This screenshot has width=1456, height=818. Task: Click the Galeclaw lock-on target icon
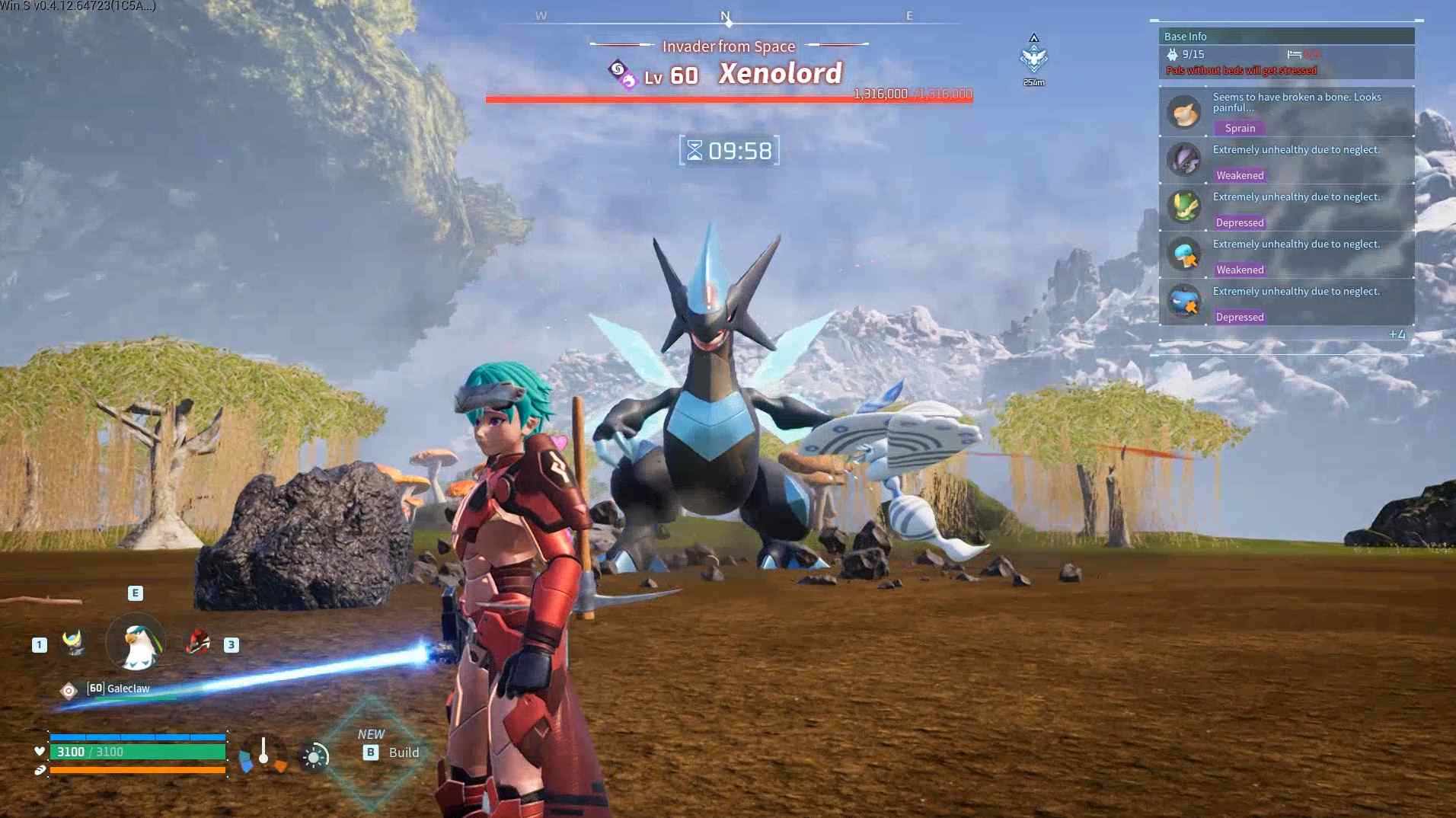[x=67, y=689]
